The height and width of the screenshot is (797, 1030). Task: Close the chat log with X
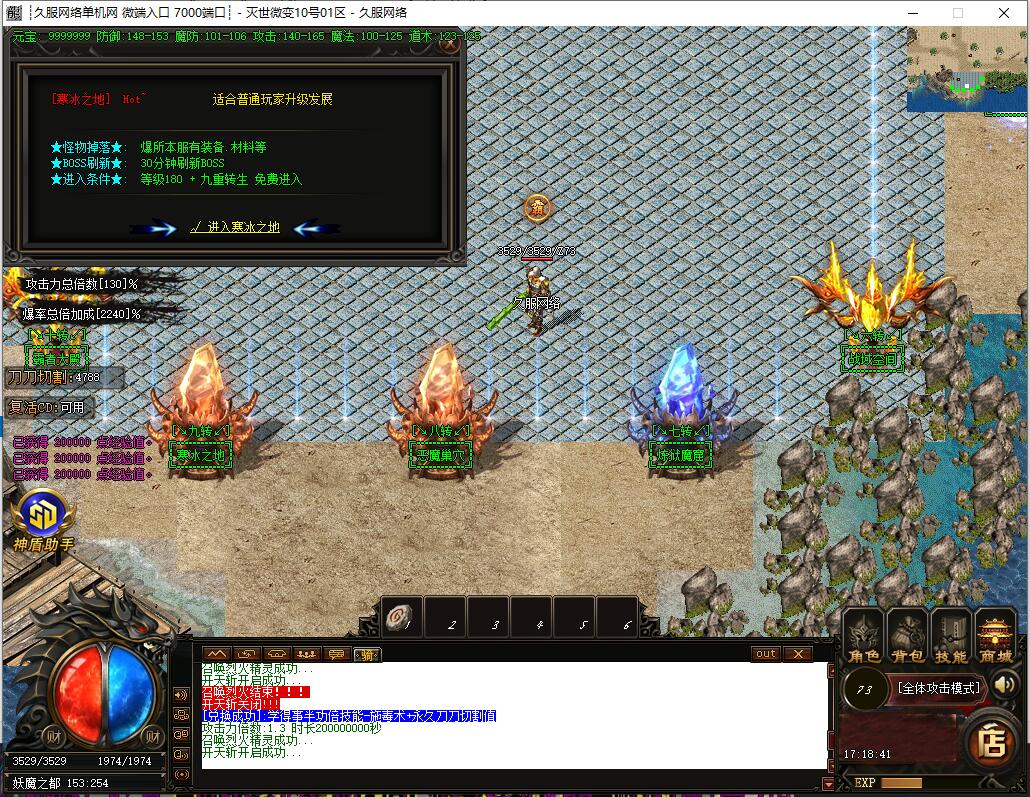tap(797, 654)
